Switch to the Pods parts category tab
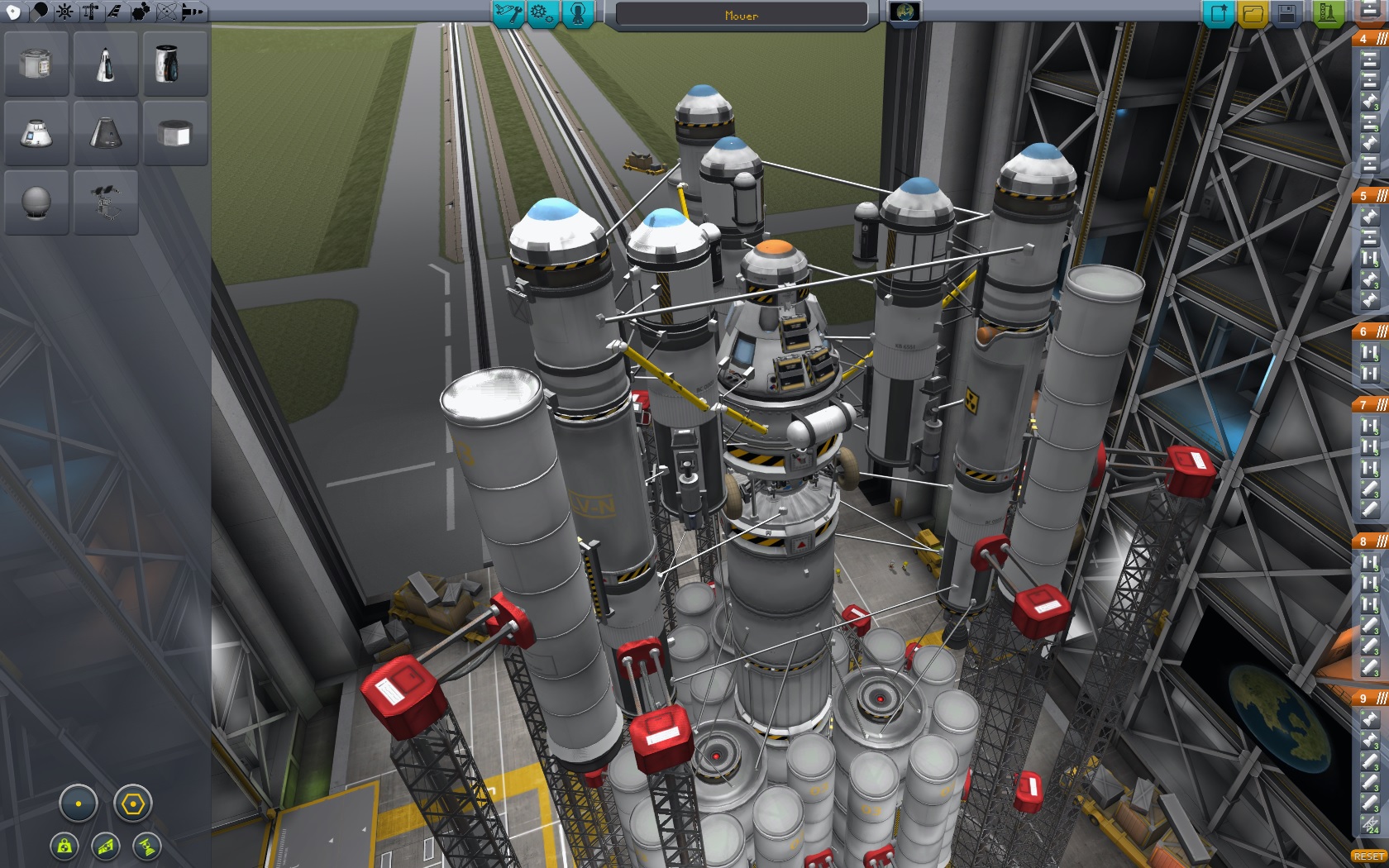Viewport: 1389px width, 868px height. pyautogui.click(x=13, y=12)
